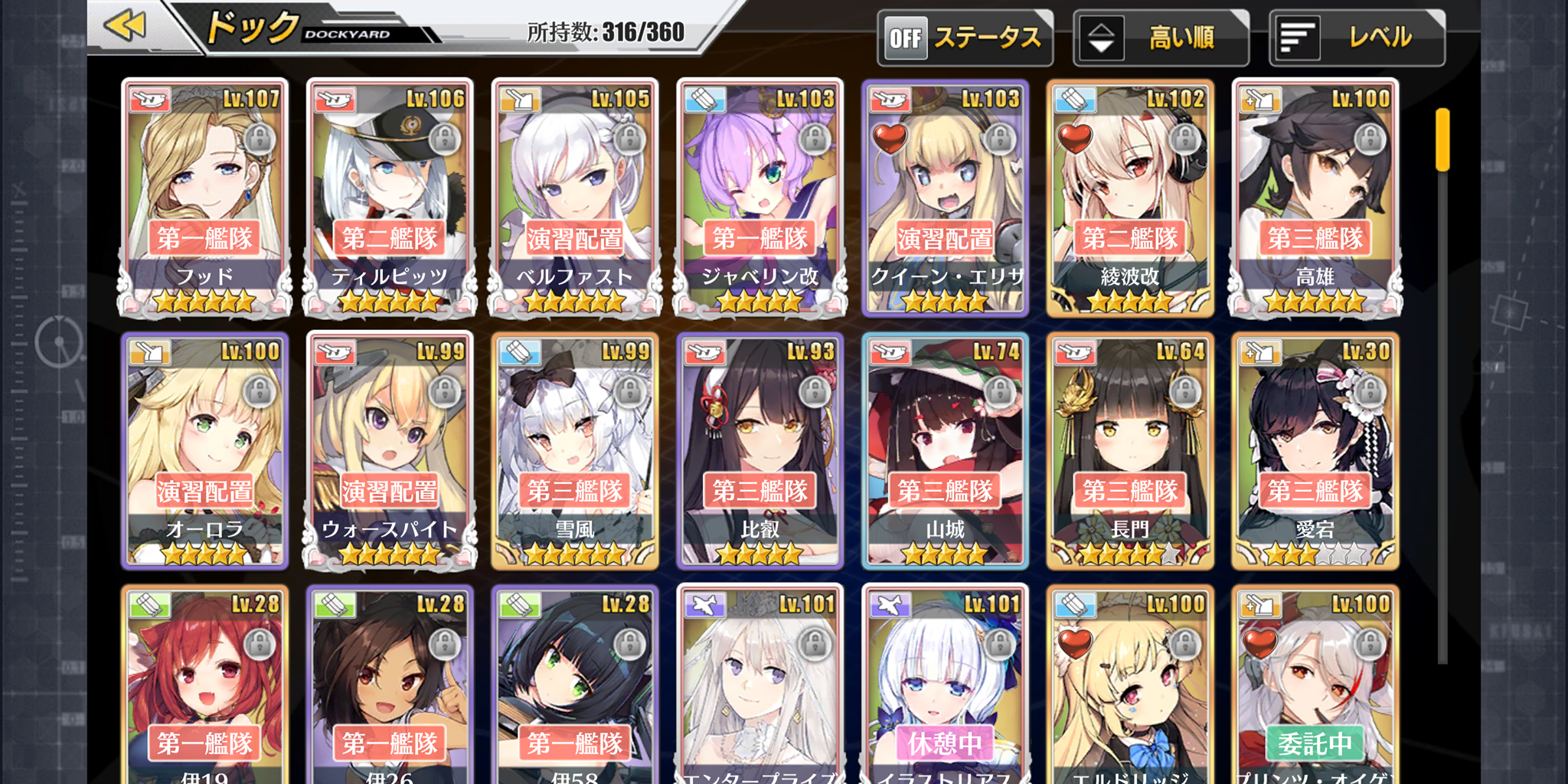Select the フッド ship card
This screenshot has height=784, width=1568.
click(x=204, y=198)
